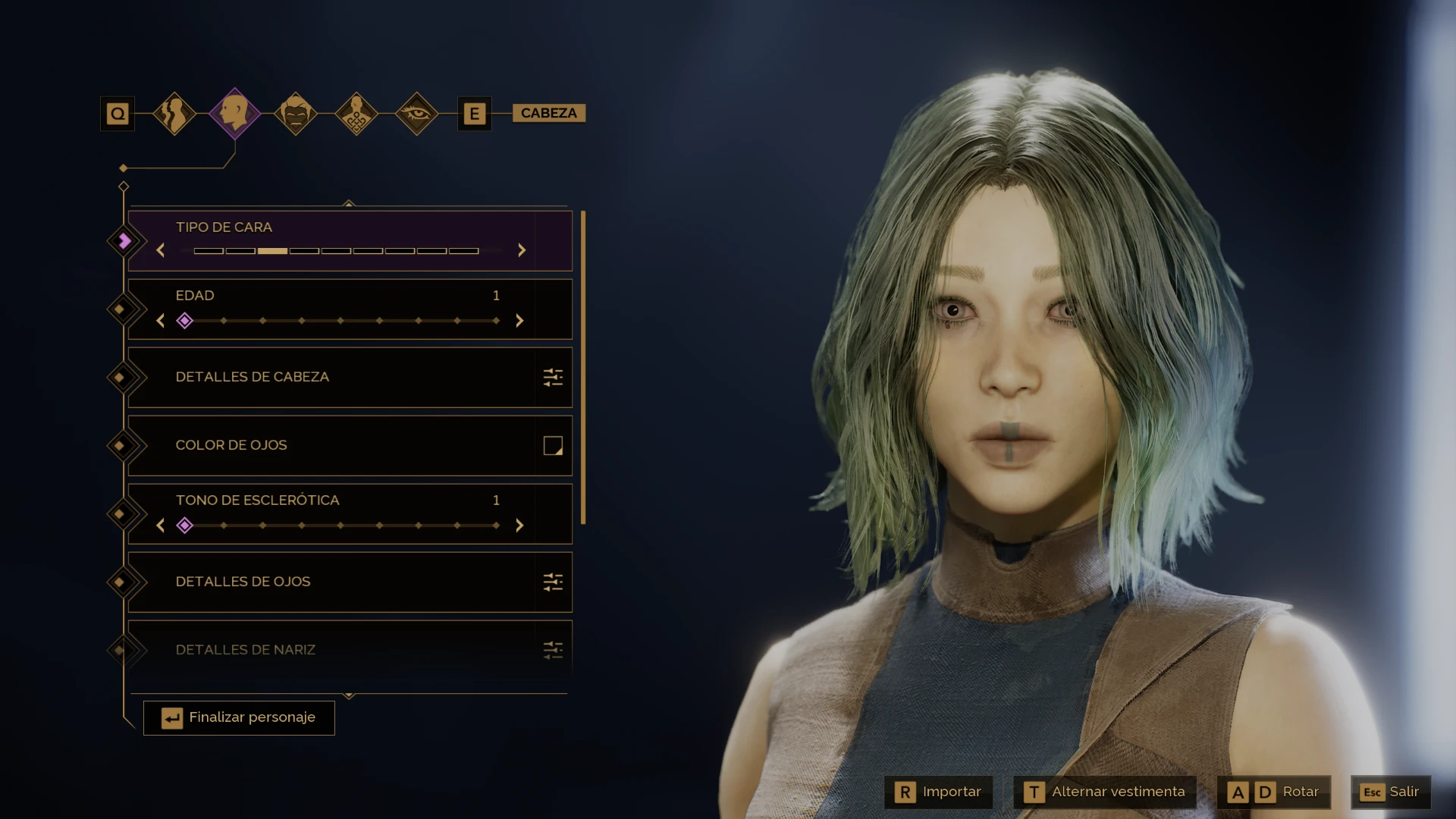Exit with the Salir button
This screenshot has height=819, width=1456.
coord(1390,792)
